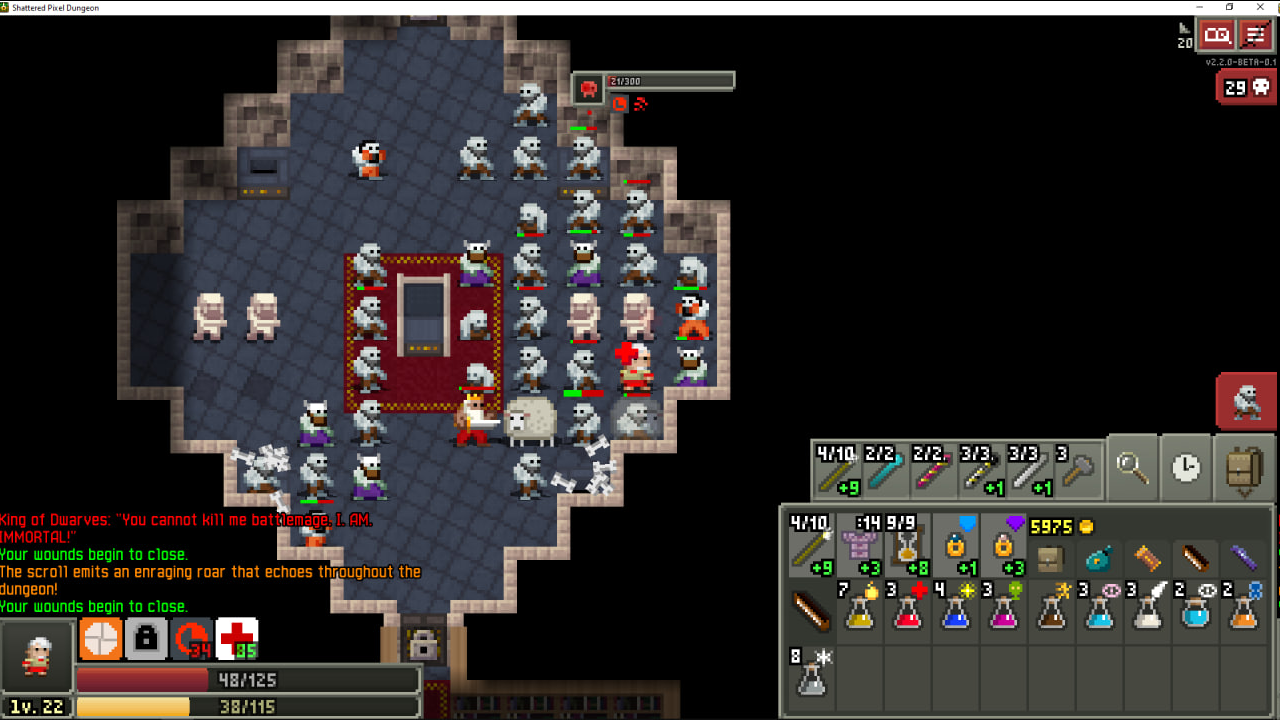Select the ring with purple gem
Screen dimensions: 1280x720
pyautogui.click(x=1004, y=546)
